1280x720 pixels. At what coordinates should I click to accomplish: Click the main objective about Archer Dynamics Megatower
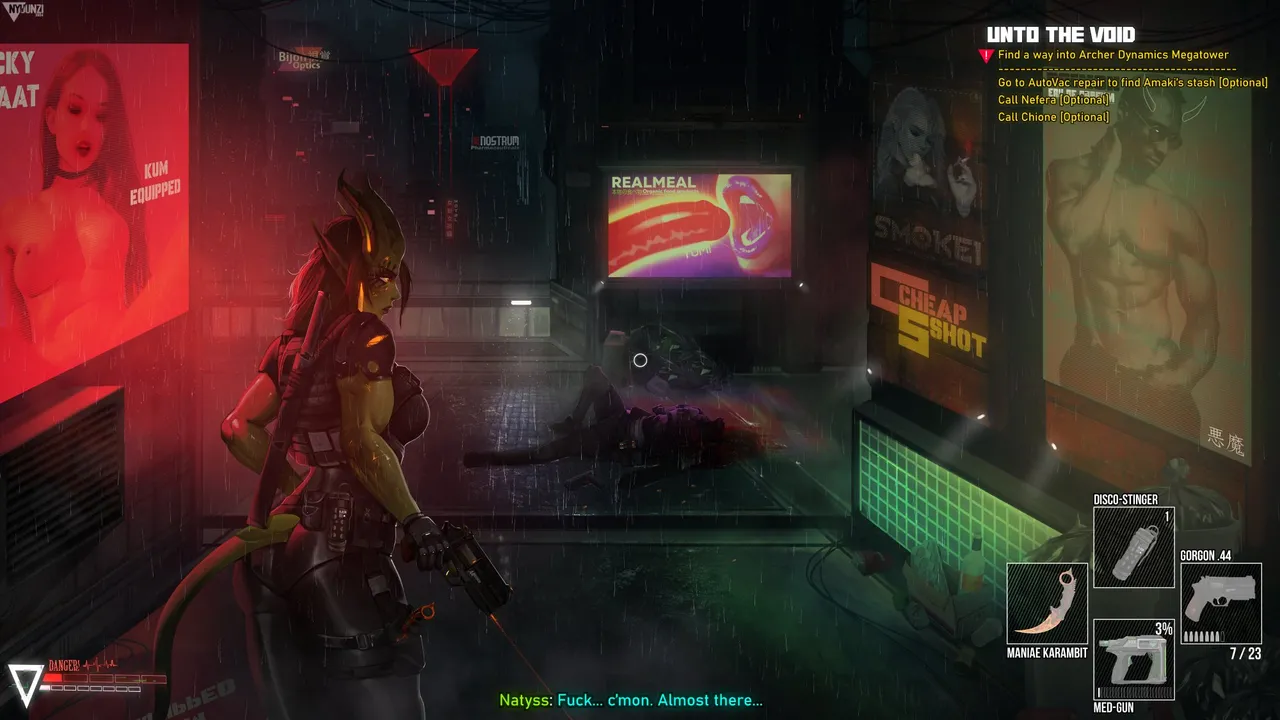point(1113,55)
